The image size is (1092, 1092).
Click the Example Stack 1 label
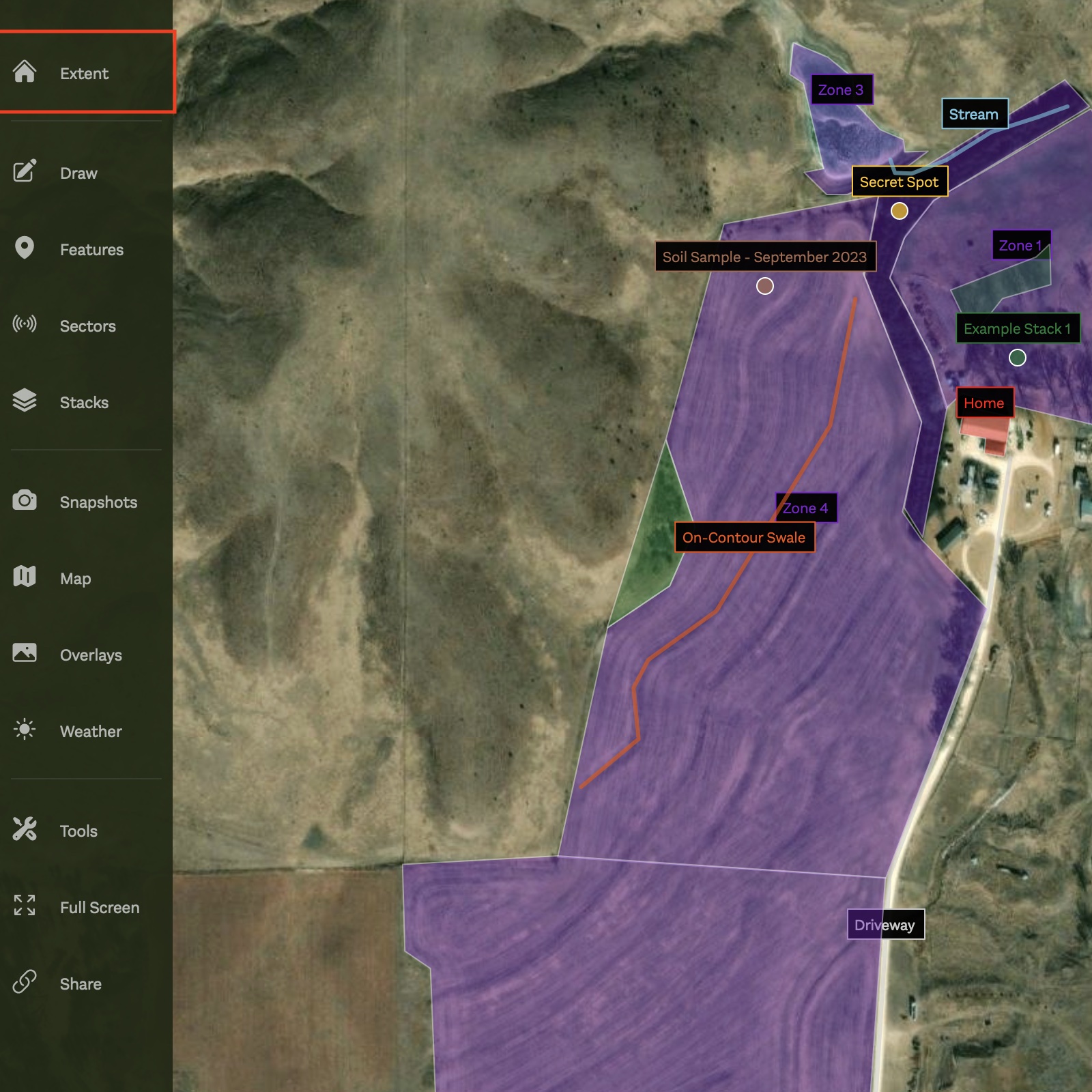1016,329
